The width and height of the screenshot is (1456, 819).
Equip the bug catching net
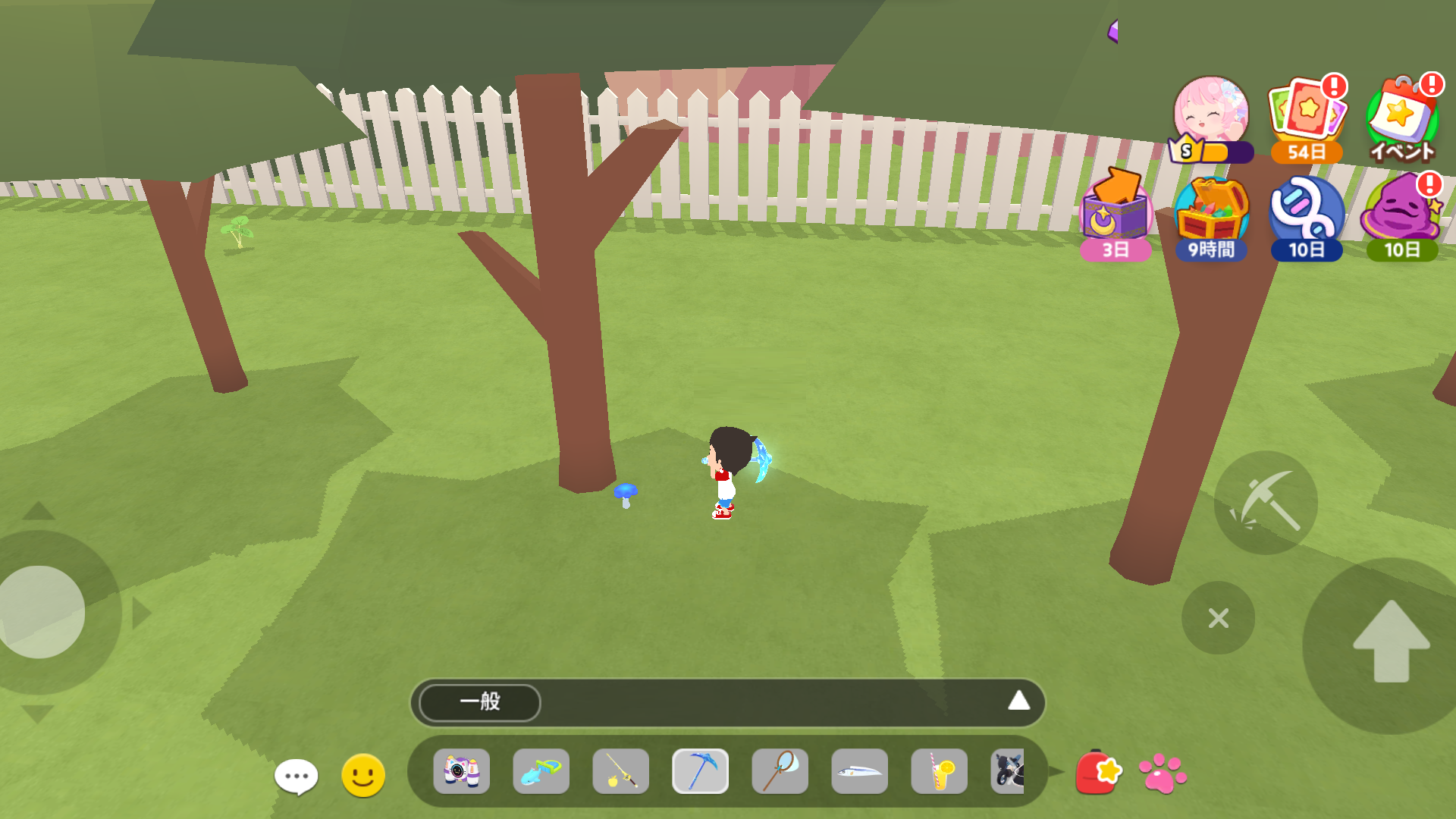pyautogui.click(x=780, y=771)
